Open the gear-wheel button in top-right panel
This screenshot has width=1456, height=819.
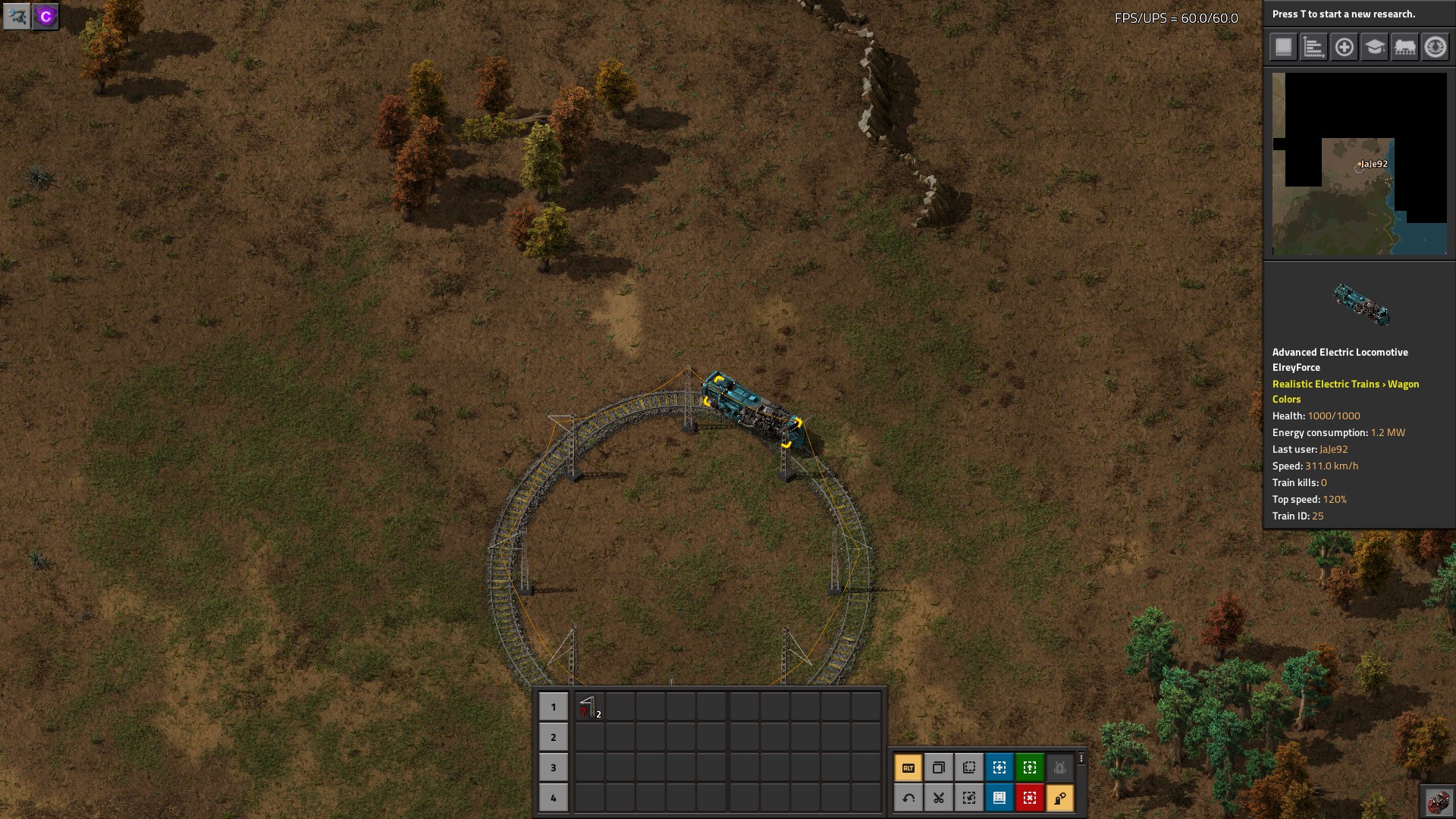(1435, 47)
